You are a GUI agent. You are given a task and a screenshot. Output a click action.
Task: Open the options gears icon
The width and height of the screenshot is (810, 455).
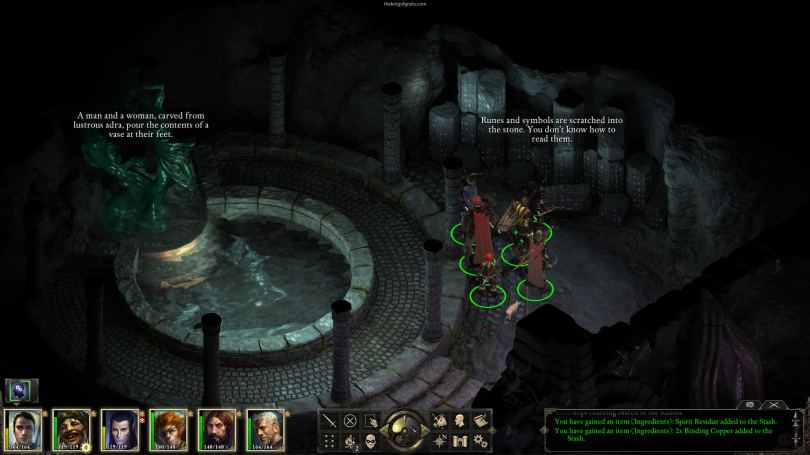coord(480,441)
